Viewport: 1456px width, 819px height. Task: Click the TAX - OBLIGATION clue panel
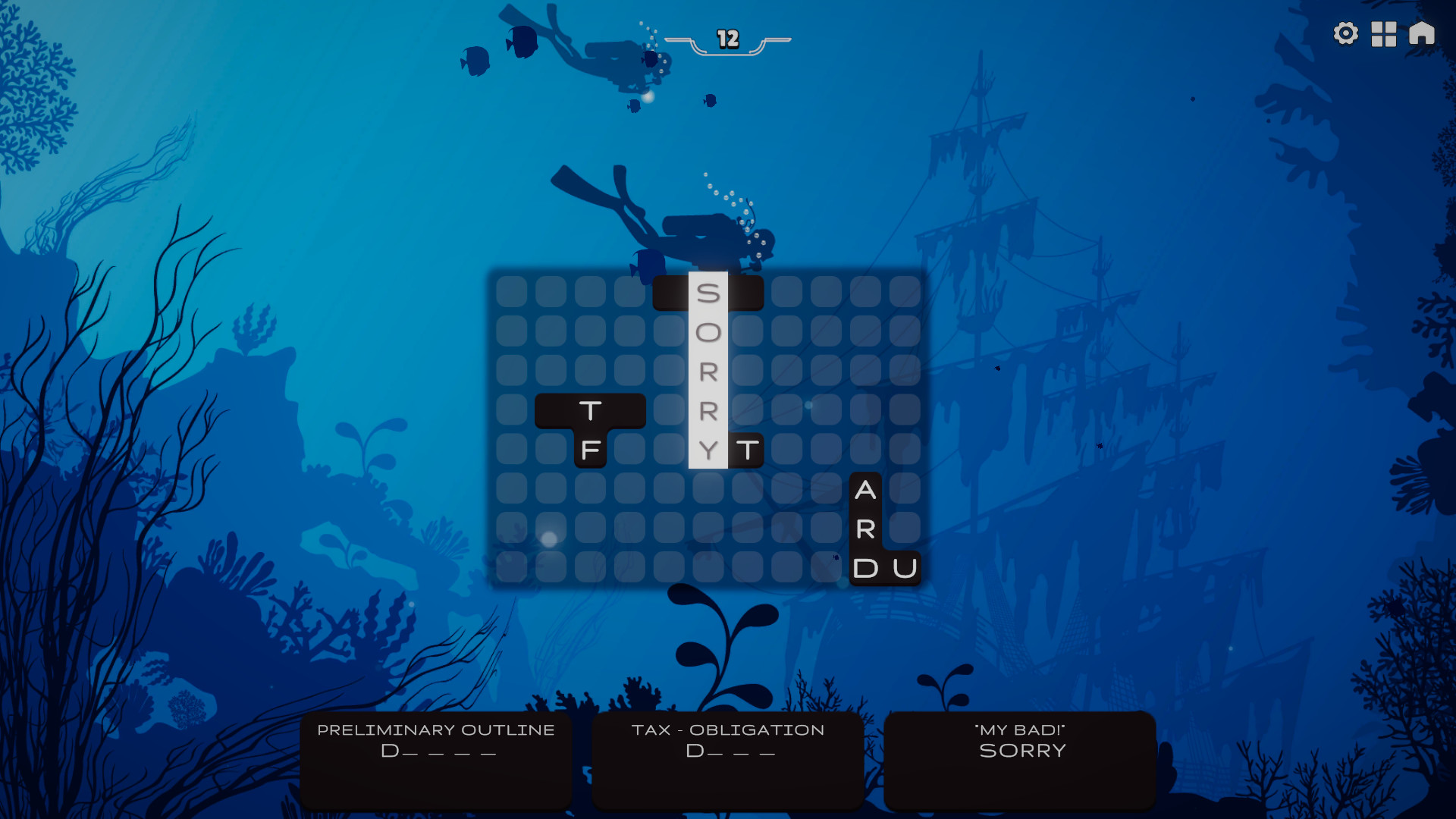pyautogui.click(x=727, y=758)
